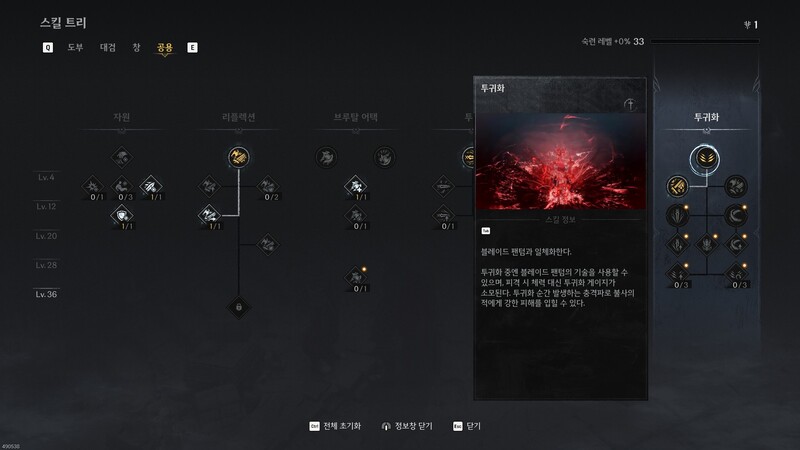
Task: Select the golden top node under 리플렉션
Action: tap(238, 157)
